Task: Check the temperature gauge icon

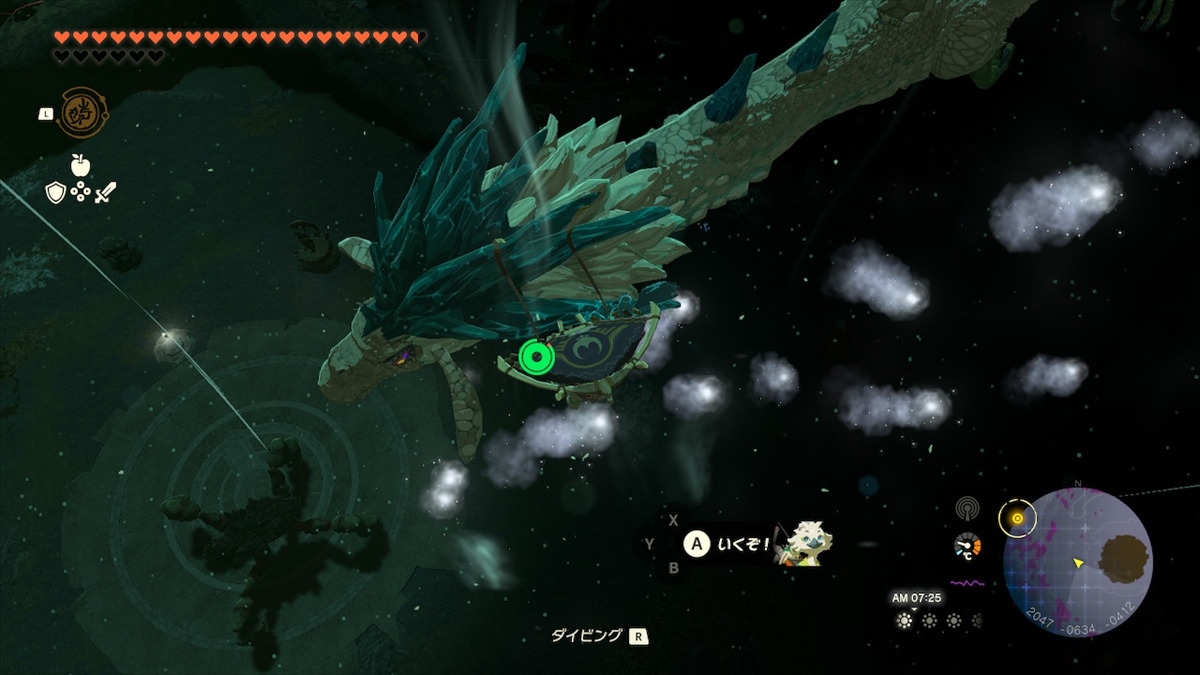Action: coord(967,547)
